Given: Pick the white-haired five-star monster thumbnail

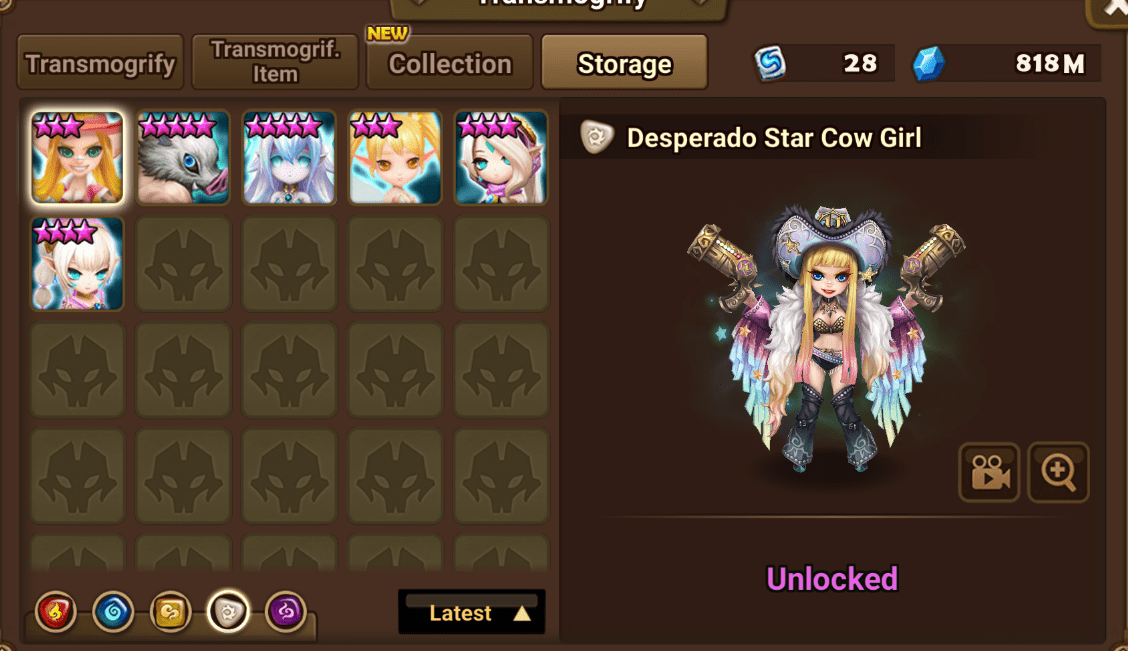Looking at the screenshot, I should [289, 157].
